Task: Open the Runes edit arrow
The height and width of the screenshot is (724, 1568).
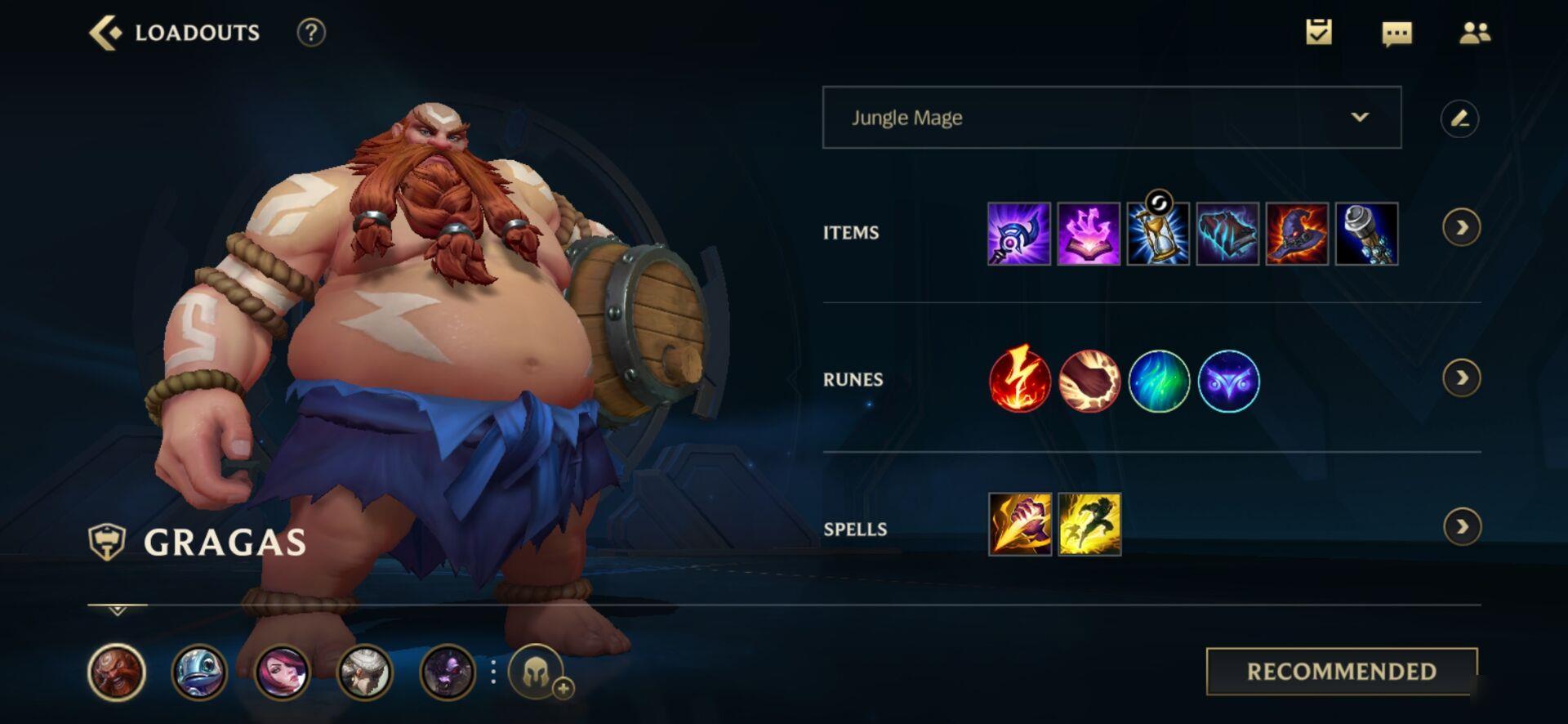Action: [x=1461, y=378]
